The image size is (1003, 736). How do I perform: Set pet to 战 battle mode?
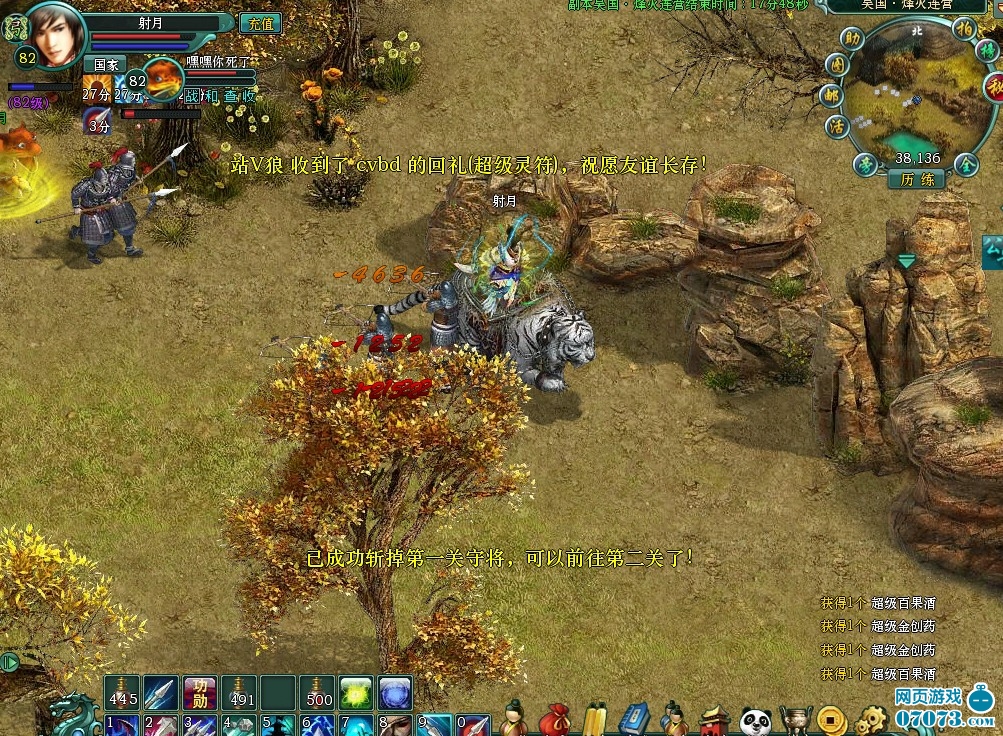pos(192,96)
